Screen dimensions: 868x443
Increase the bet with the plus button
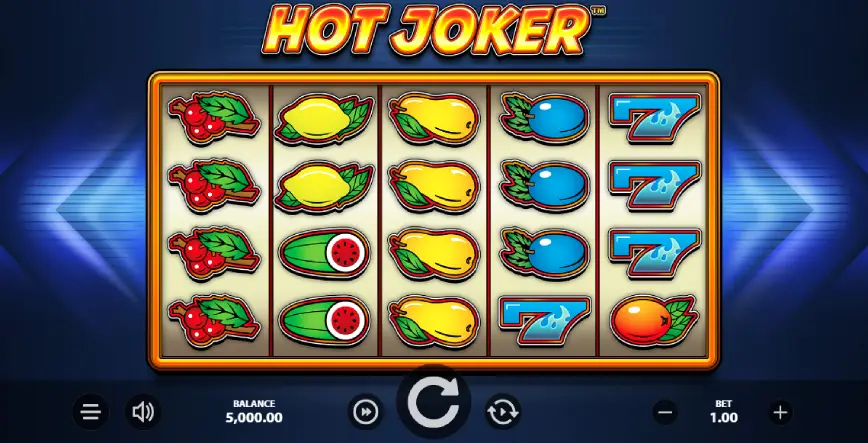[x=781, y=411]
